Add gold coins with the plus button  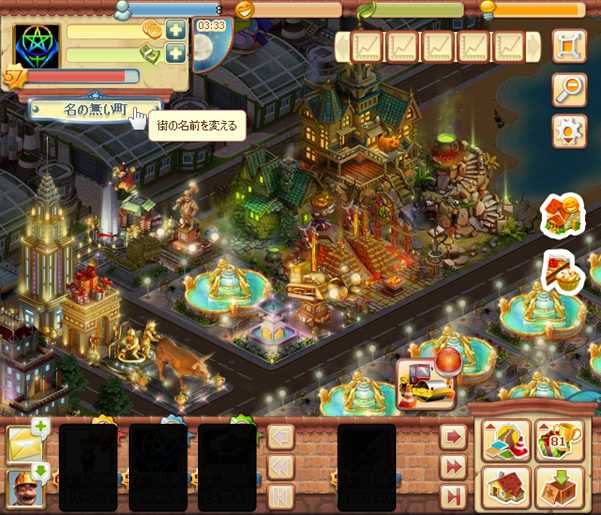(x=176, y=30)
